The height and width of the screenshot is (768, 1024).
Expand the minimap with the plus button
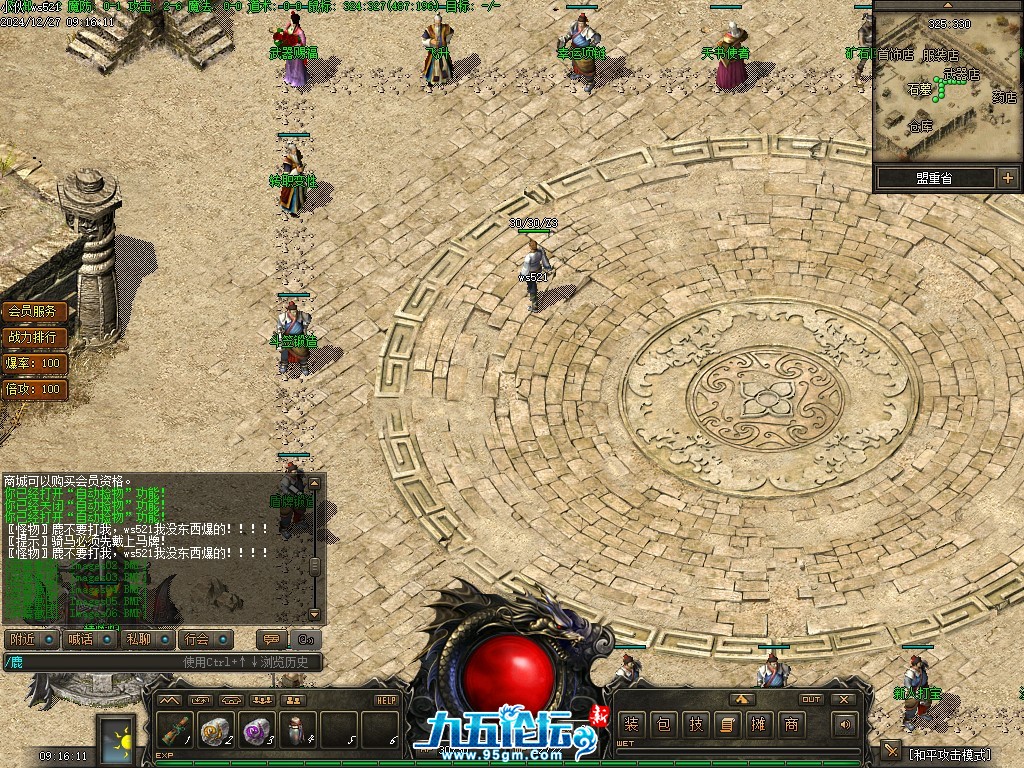tap(1007, 179)
